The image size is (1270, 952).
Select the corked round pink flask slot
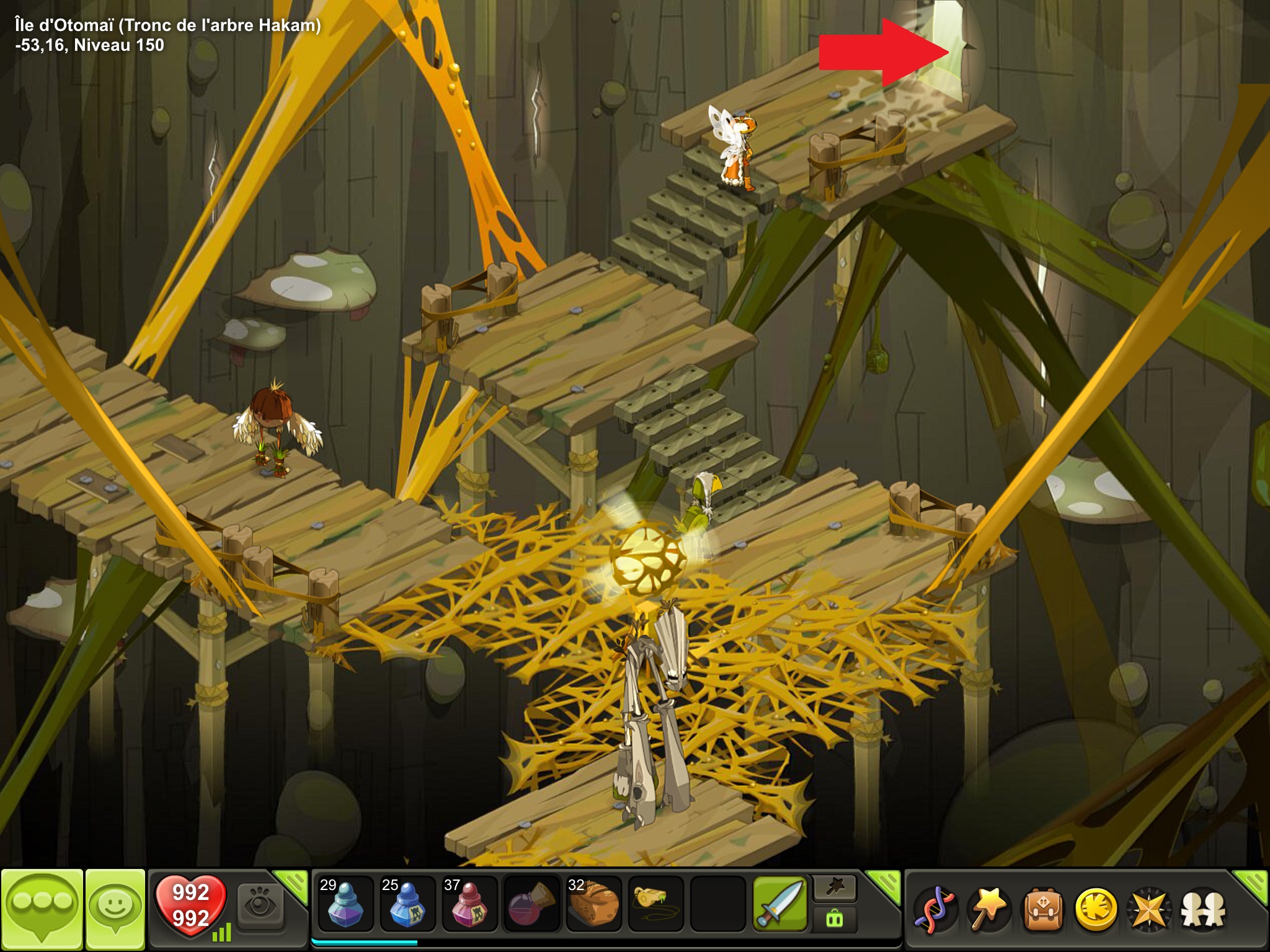click(x=531, y=904)
